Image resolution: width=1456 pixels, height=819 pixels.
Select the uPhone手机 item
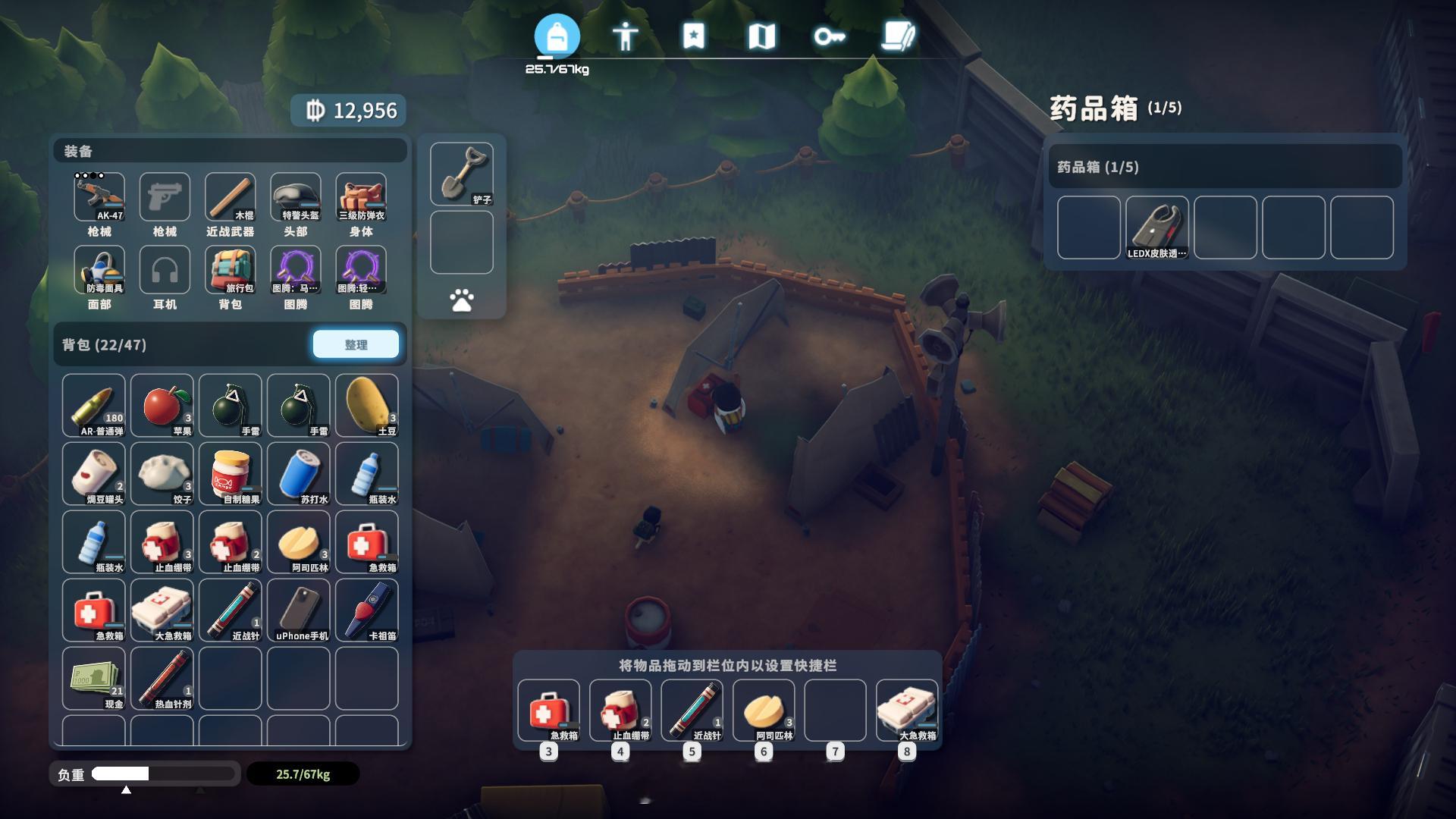(x=298, y=610)
